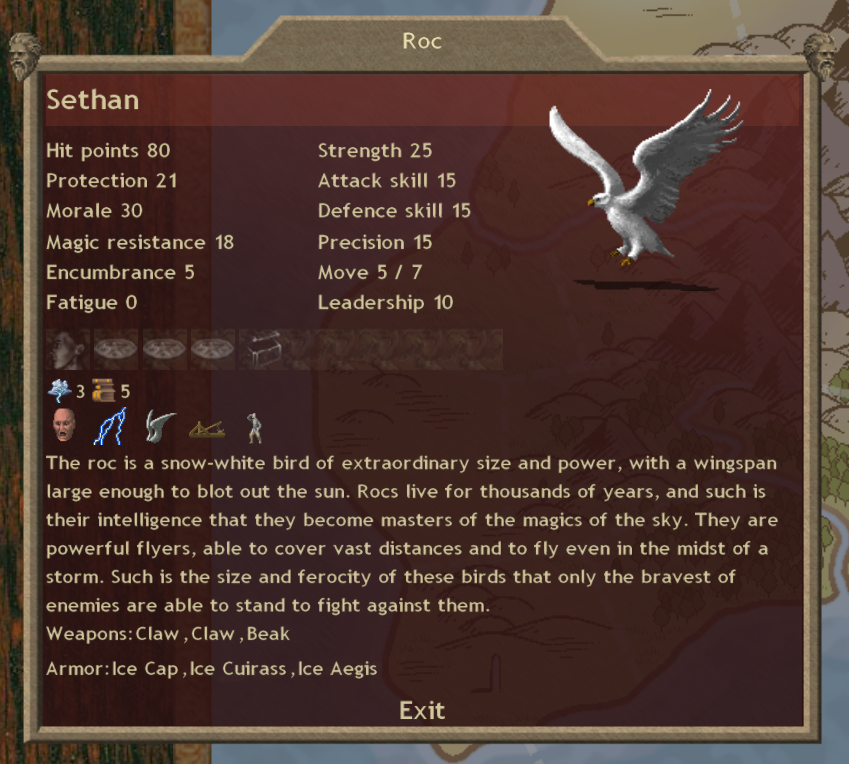Inspect the frightened face ability icon
The image size is (849, 764).
64,427
